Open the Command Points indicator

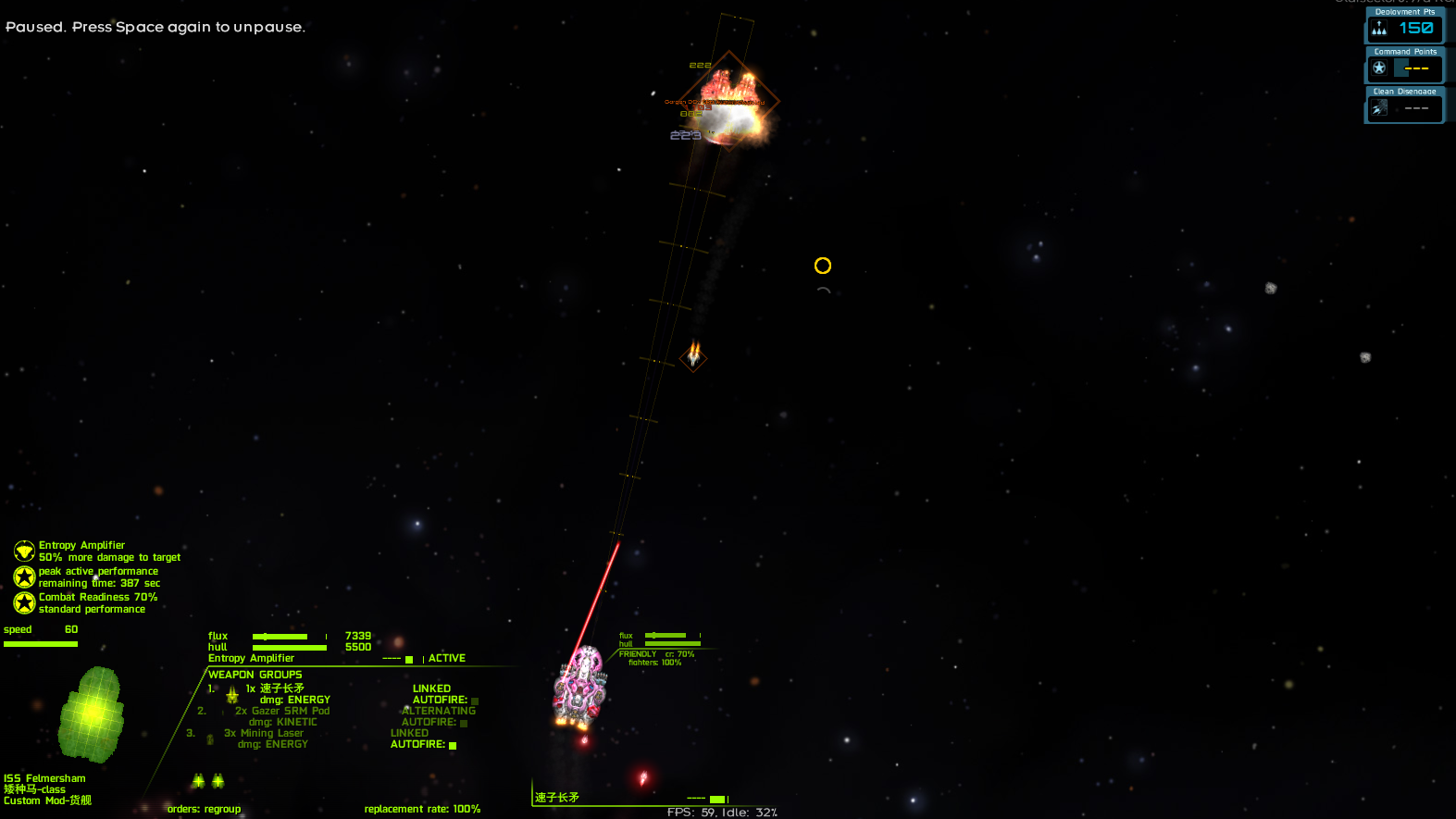(x=1404, y=66)
